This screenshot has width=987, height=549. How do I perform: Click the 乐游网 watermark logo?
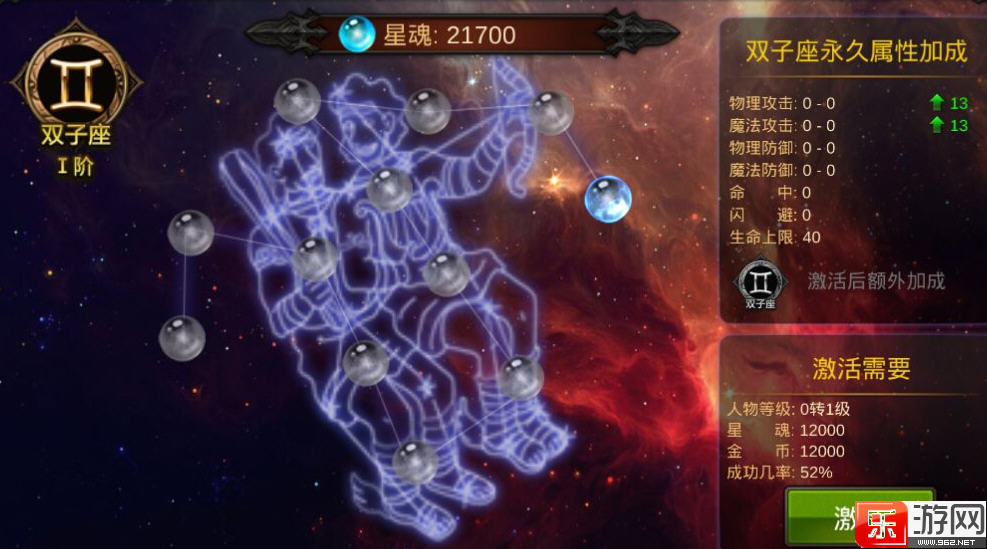[x=916, y=523]
